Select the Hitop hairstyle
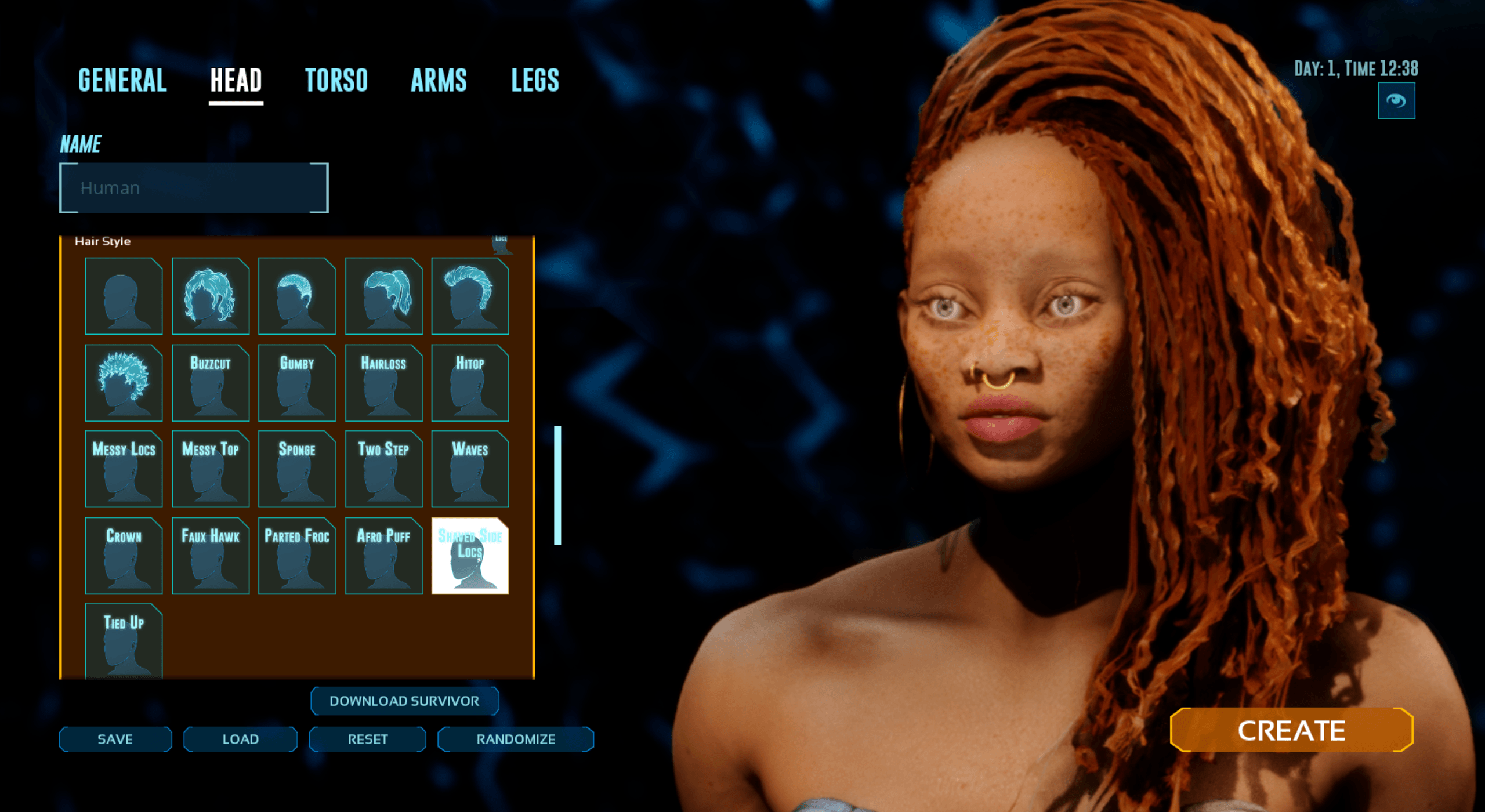1485x812 pixels. 470,383
